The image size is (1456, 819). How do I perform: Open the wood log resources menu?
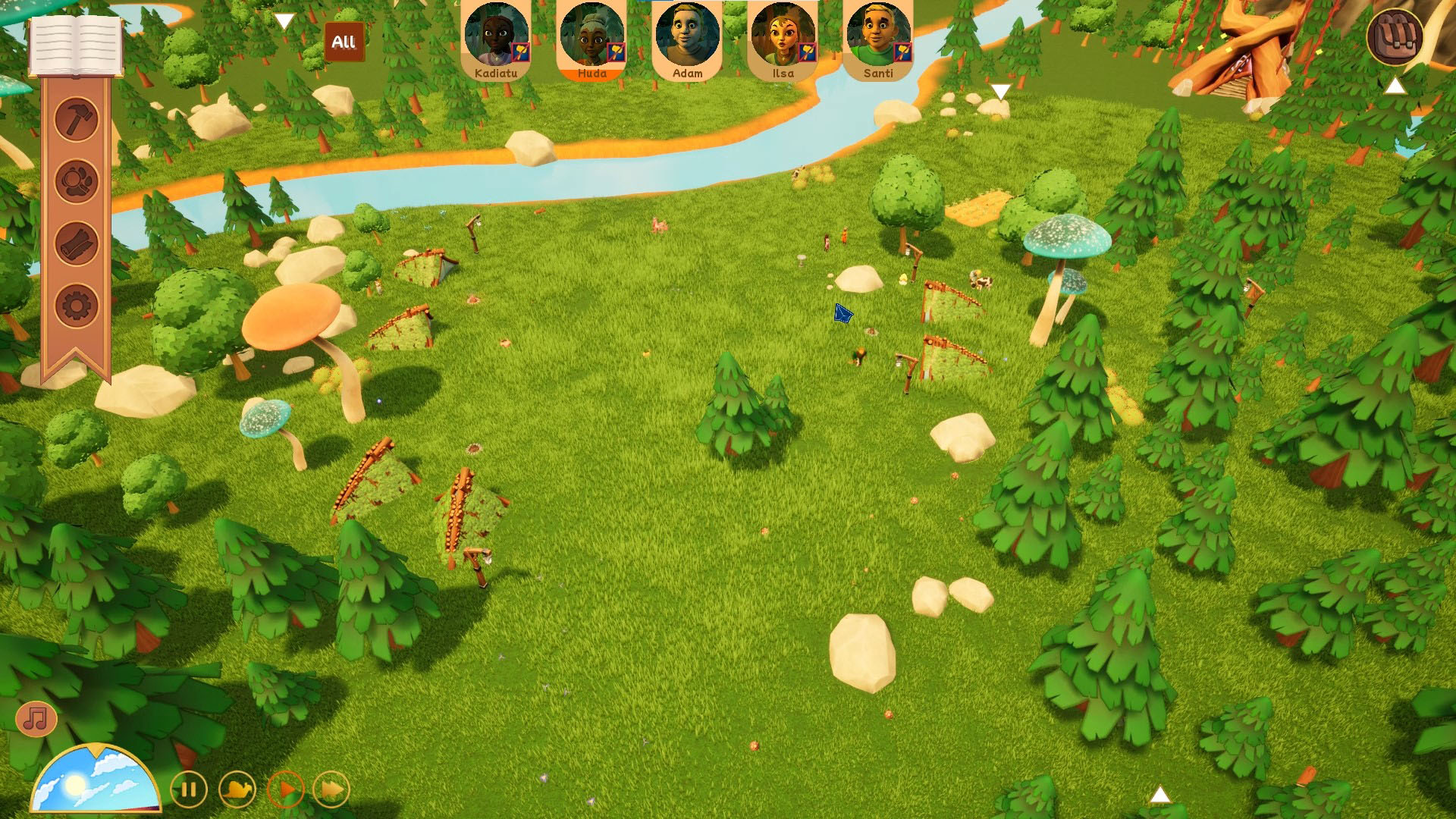coord(77,244)
